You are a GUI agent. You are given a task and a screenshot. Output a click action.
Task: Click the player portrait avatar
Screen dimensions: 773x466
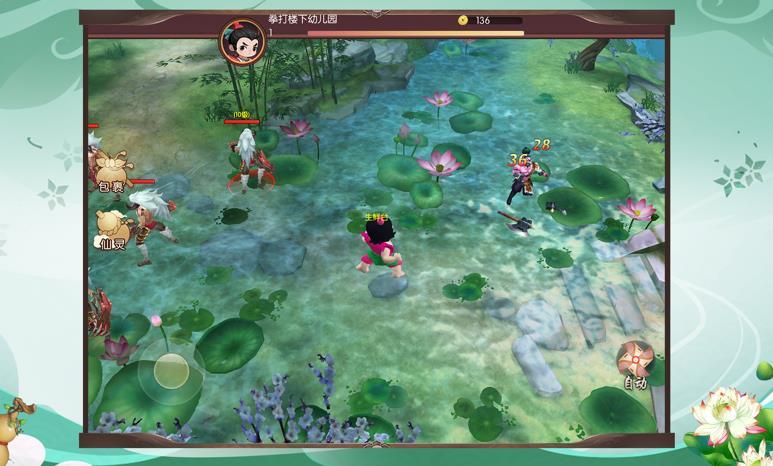pos(243,41)
